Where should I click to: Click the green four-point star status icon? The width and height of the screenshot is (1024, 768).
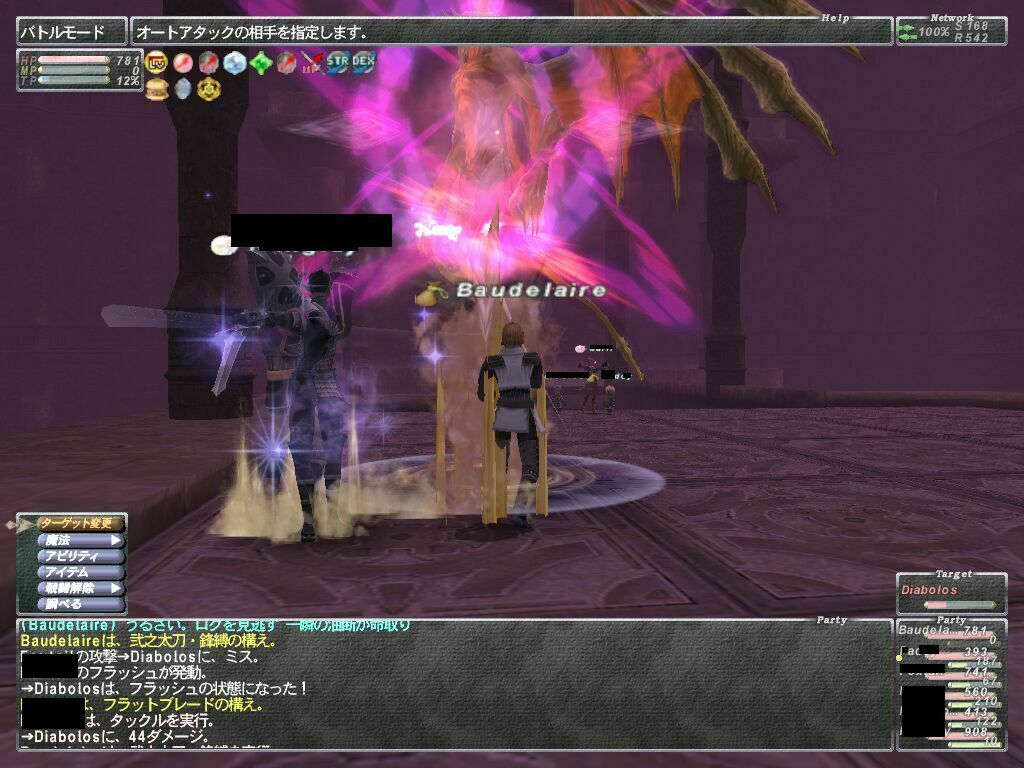[260, 63]
